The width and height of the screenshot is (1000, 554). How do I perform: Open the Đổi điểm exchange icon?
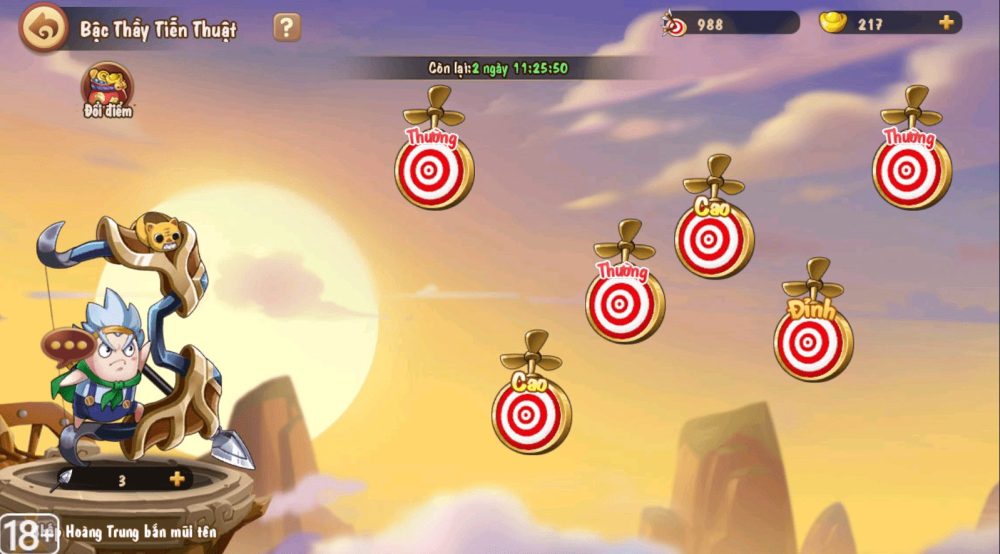107,88
